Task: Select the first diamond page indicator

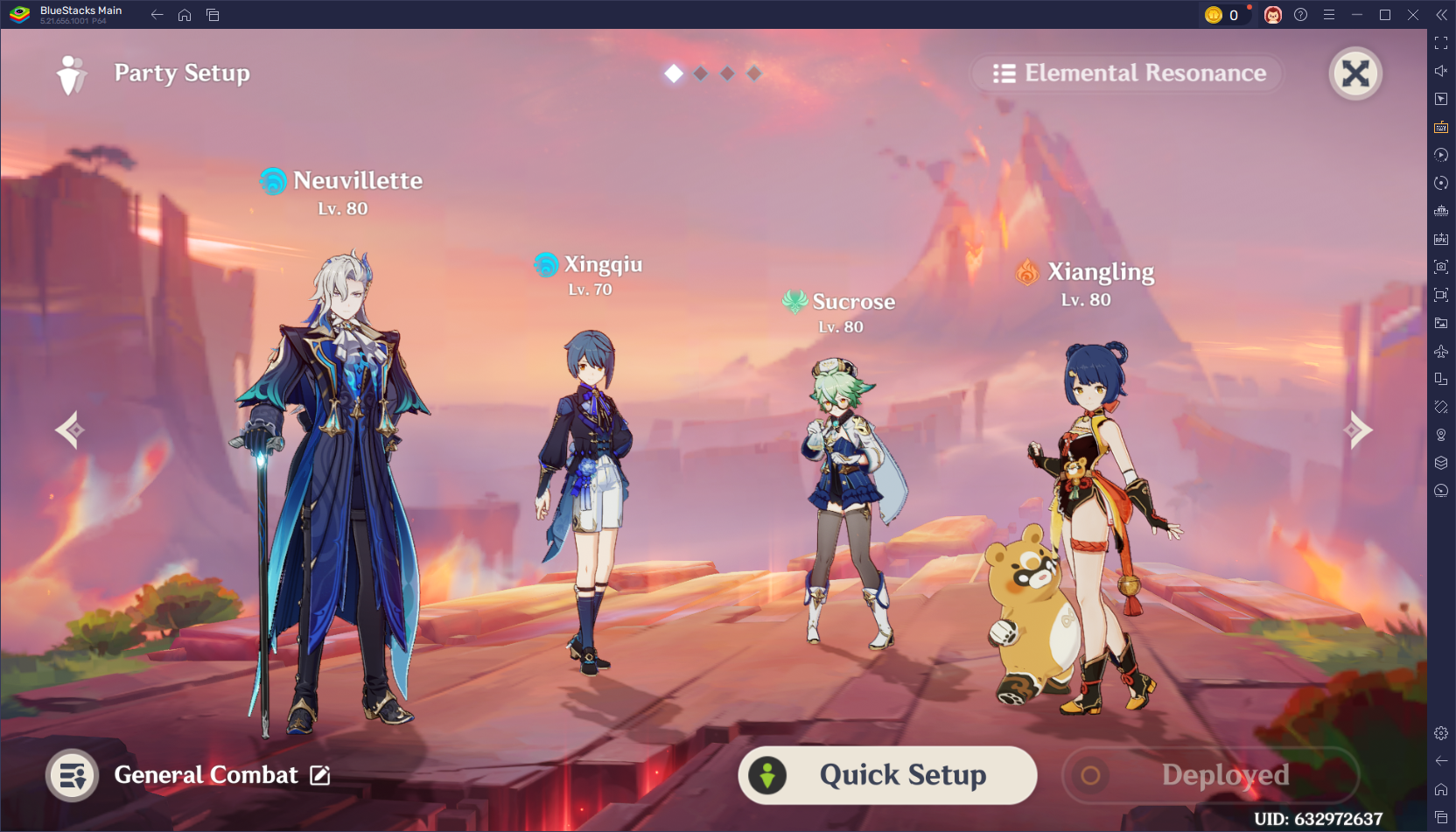Action: [x=673, y=73]
